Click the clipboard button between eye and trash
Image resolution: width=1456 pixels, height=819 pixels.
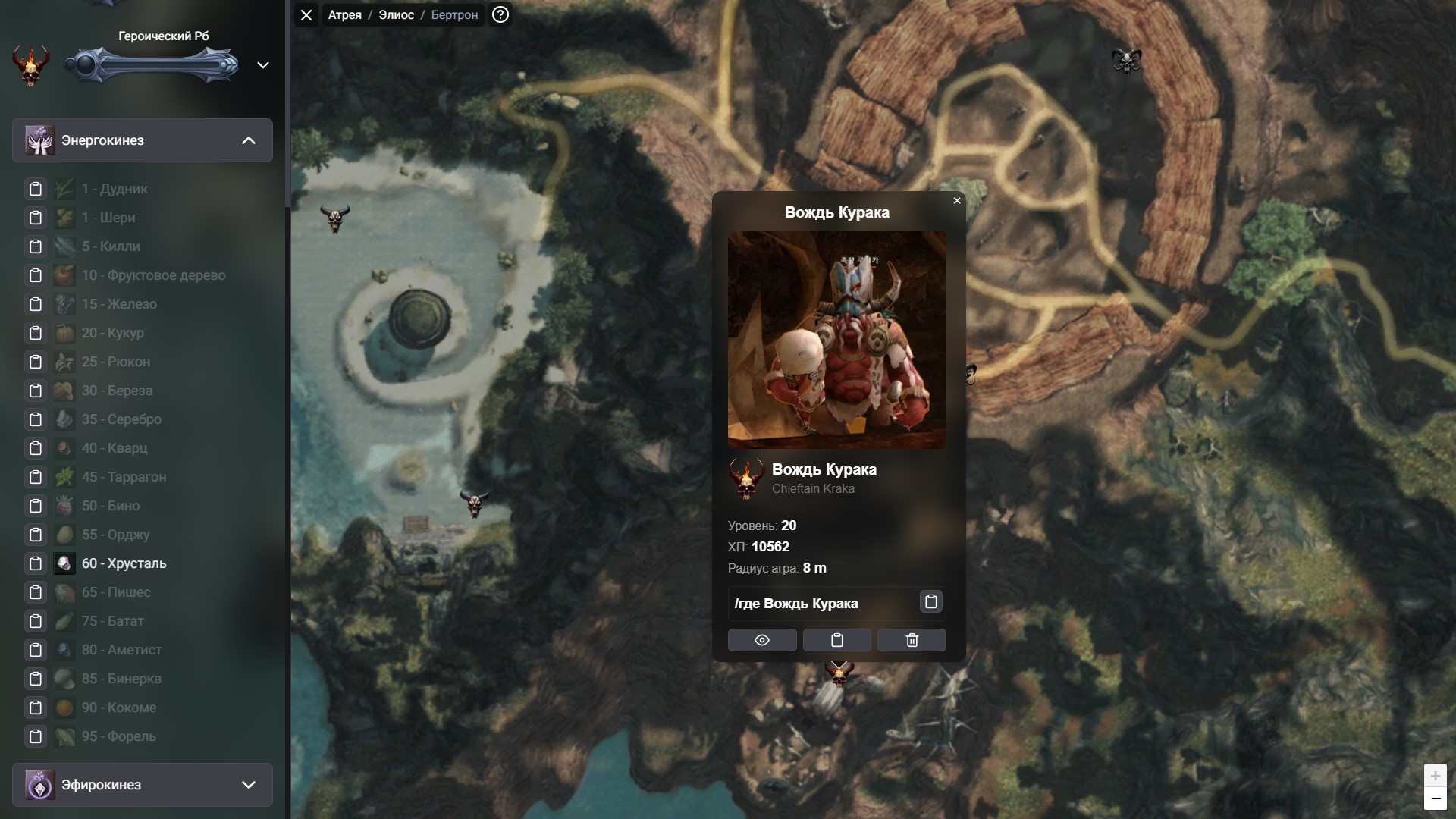837,640
